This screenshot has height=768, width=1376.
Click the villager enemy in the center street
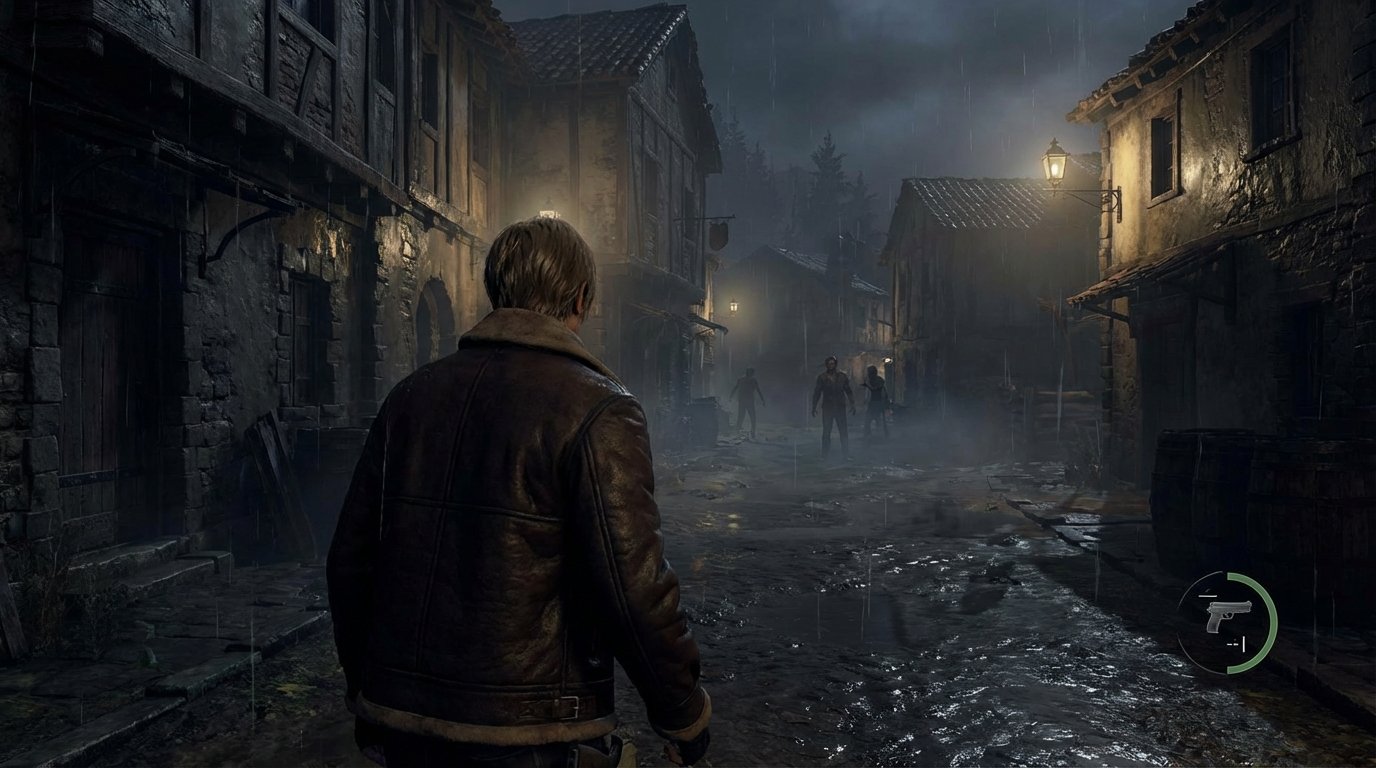coord(833,400)
